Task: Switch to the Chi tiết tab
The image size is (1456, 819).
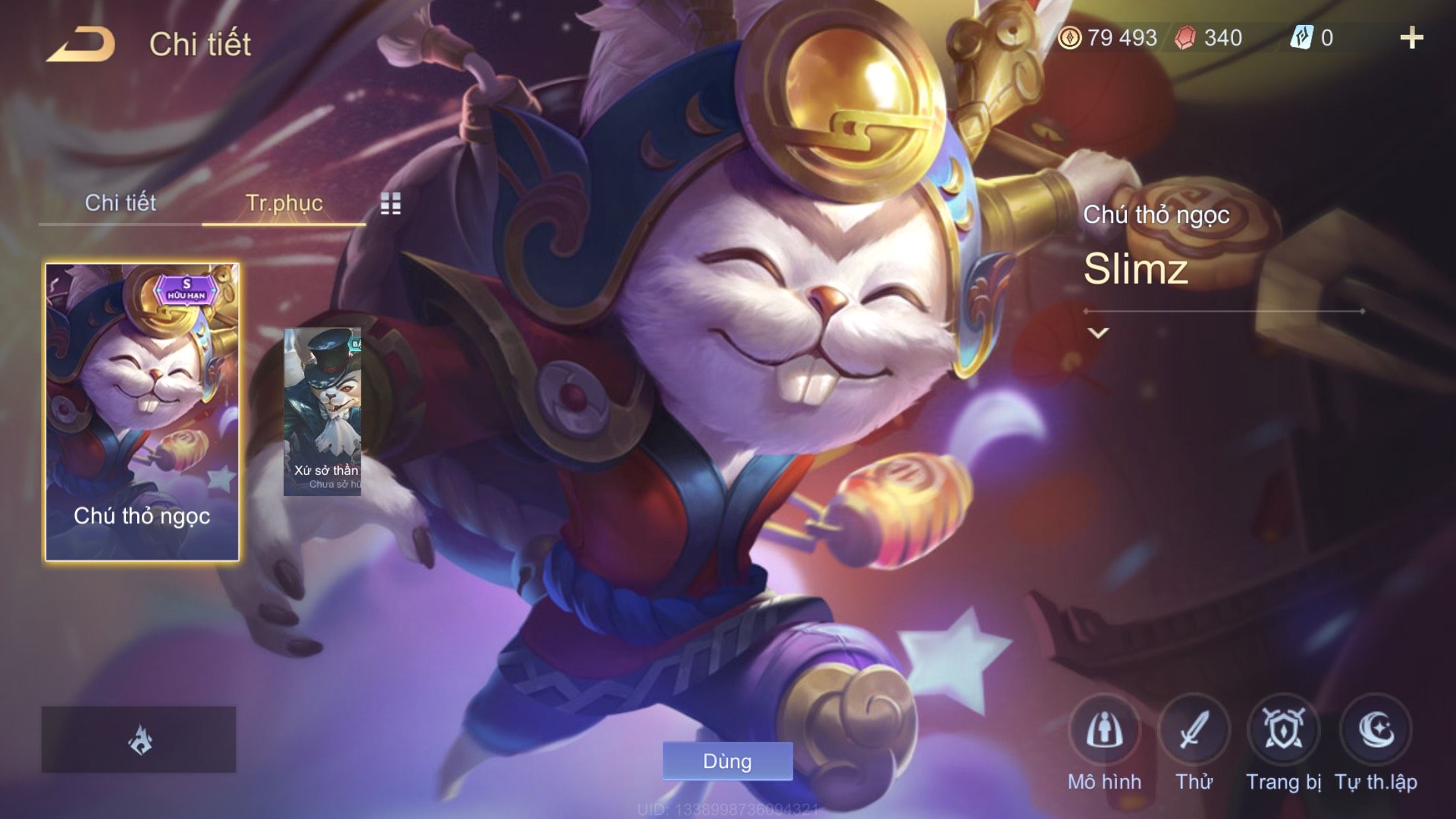Action: point(120,203)
